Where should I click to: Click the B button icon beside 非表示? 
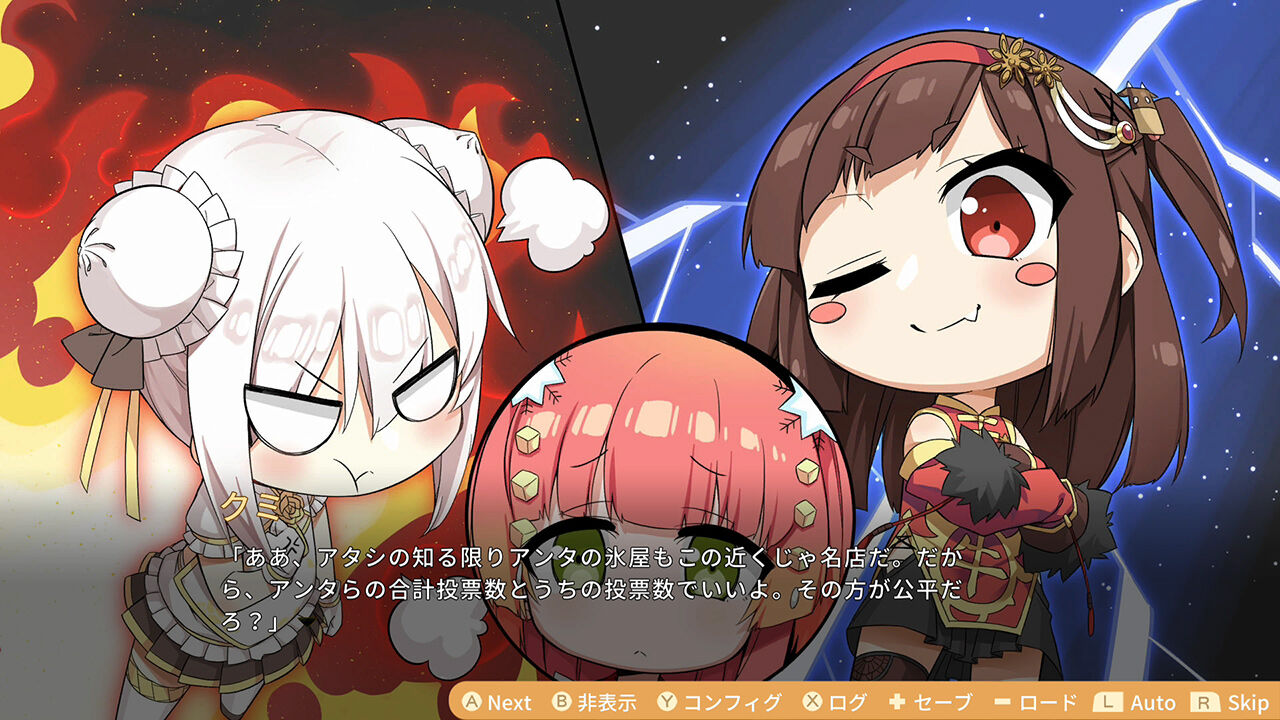tap(561, 702)
